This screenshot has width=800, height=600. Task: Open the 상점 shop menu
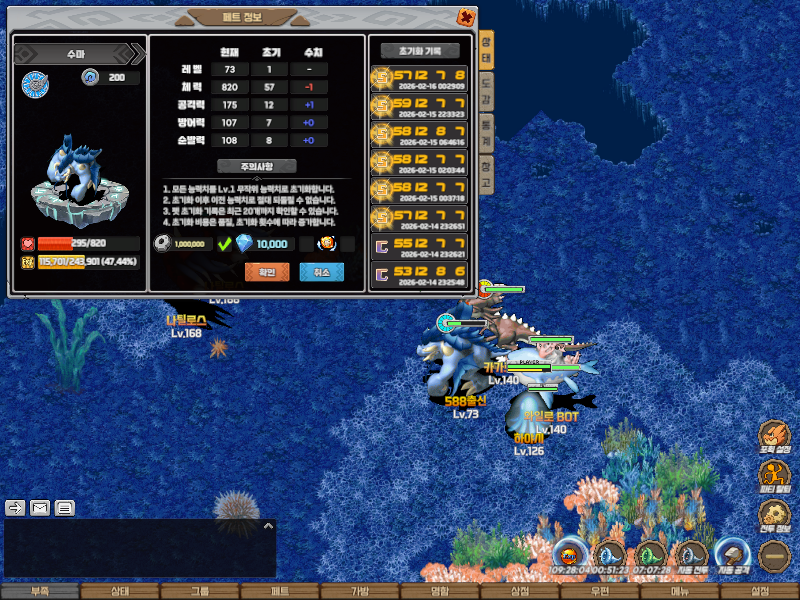tap(519, 591)
